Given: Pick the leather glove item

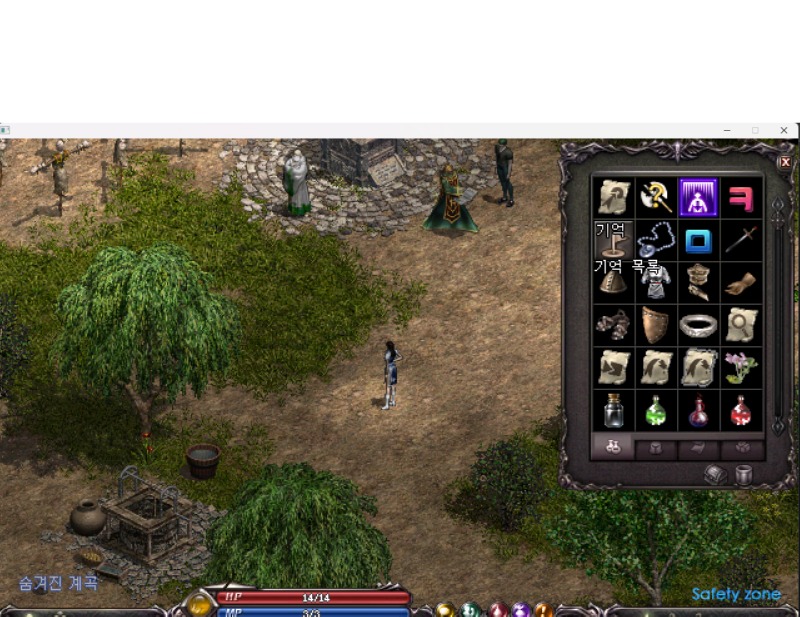Looking at the screenshot, I should pos(741,283).
